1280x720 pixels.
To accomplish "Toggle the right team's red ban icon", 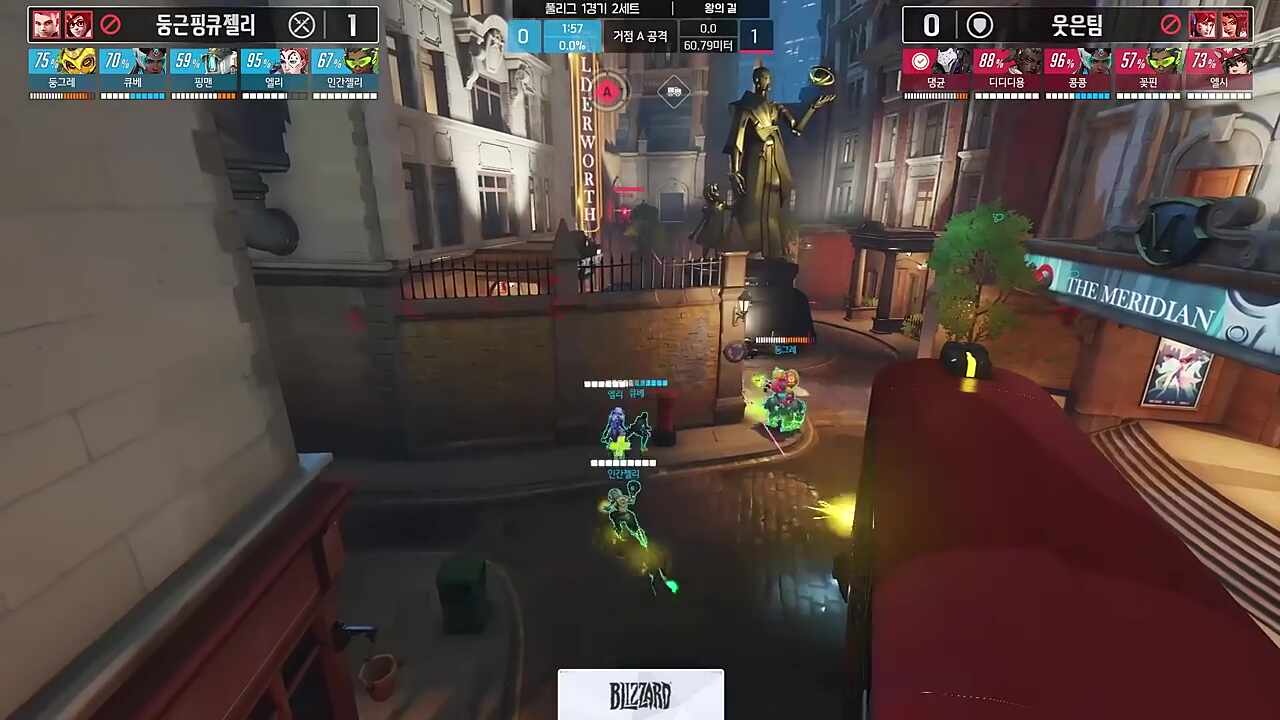I will tap(1171, 26).
